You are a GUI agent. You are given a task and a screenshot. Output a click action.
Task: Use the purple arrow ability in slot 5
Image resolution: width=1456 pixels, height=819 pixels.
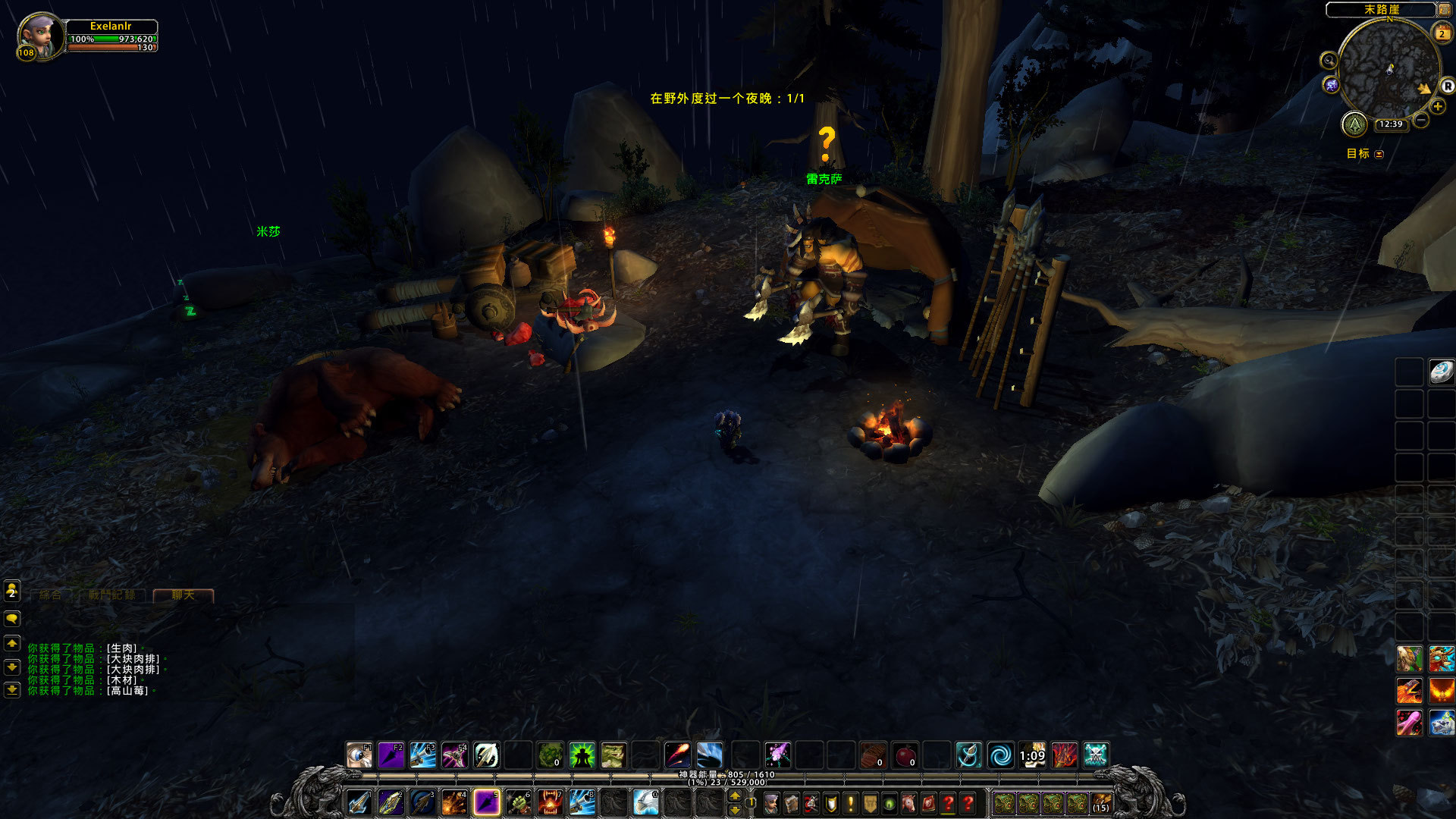click(486, 802)
